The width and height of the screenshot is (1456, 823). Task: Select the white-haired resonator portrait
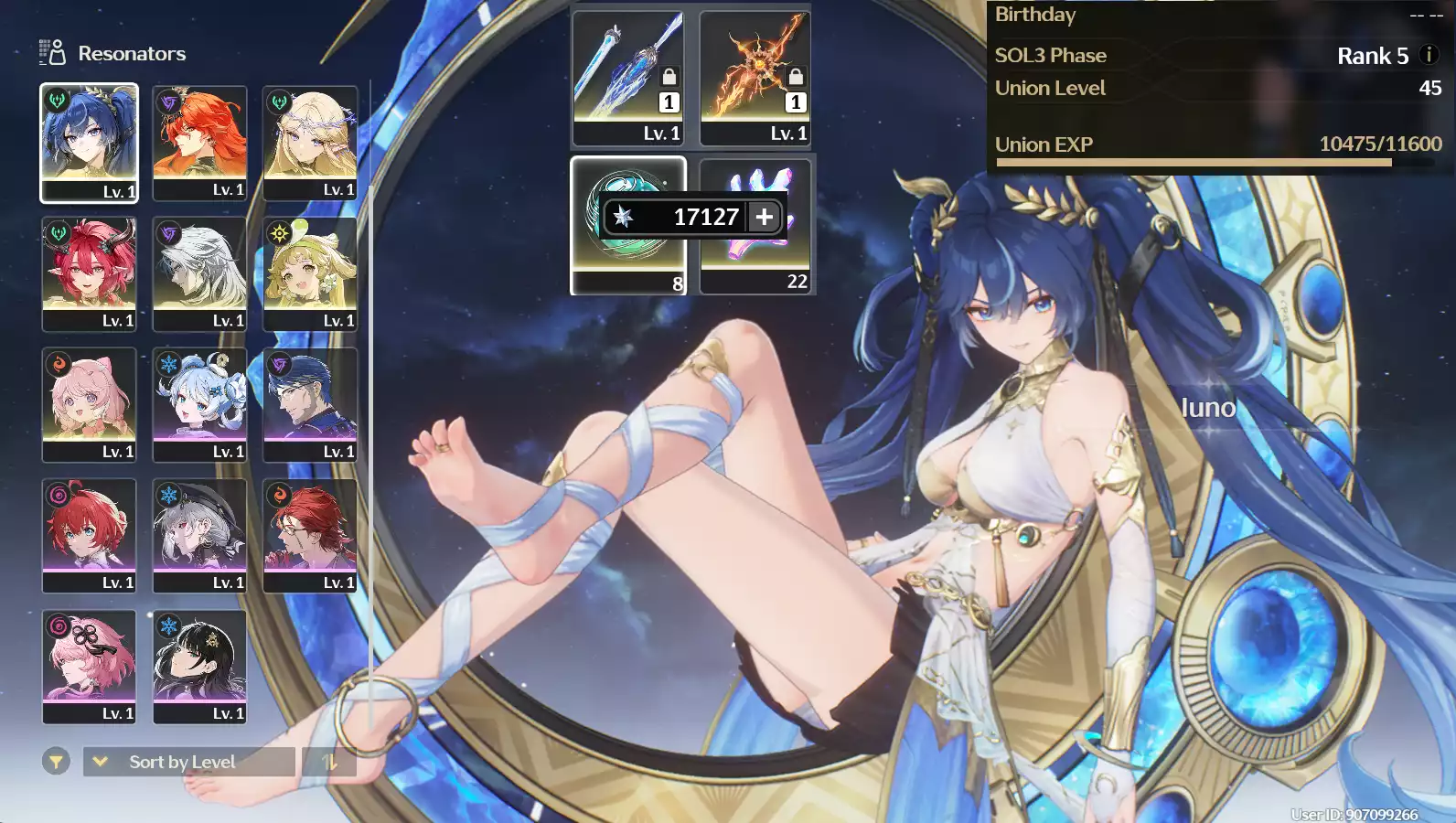(199, 273)
